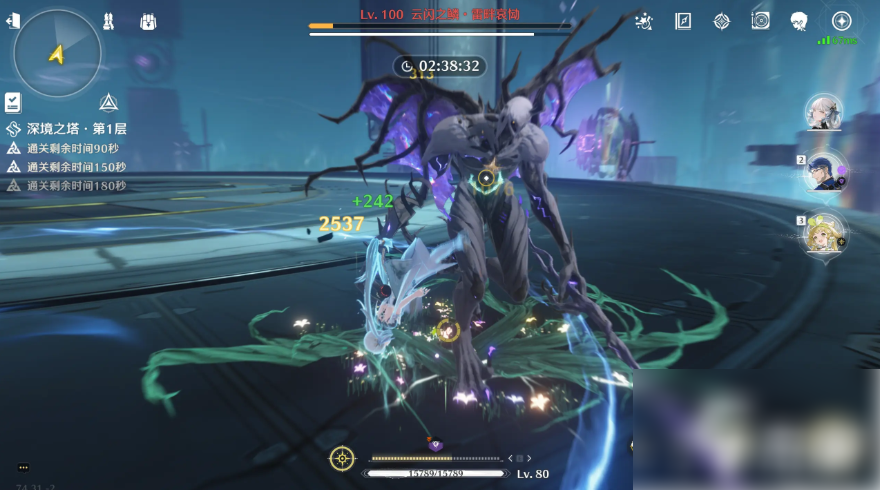This screenshot has height=490, width=880.
Task: Click the golden crosshair target-lock icon
Action: pos(342,458)
